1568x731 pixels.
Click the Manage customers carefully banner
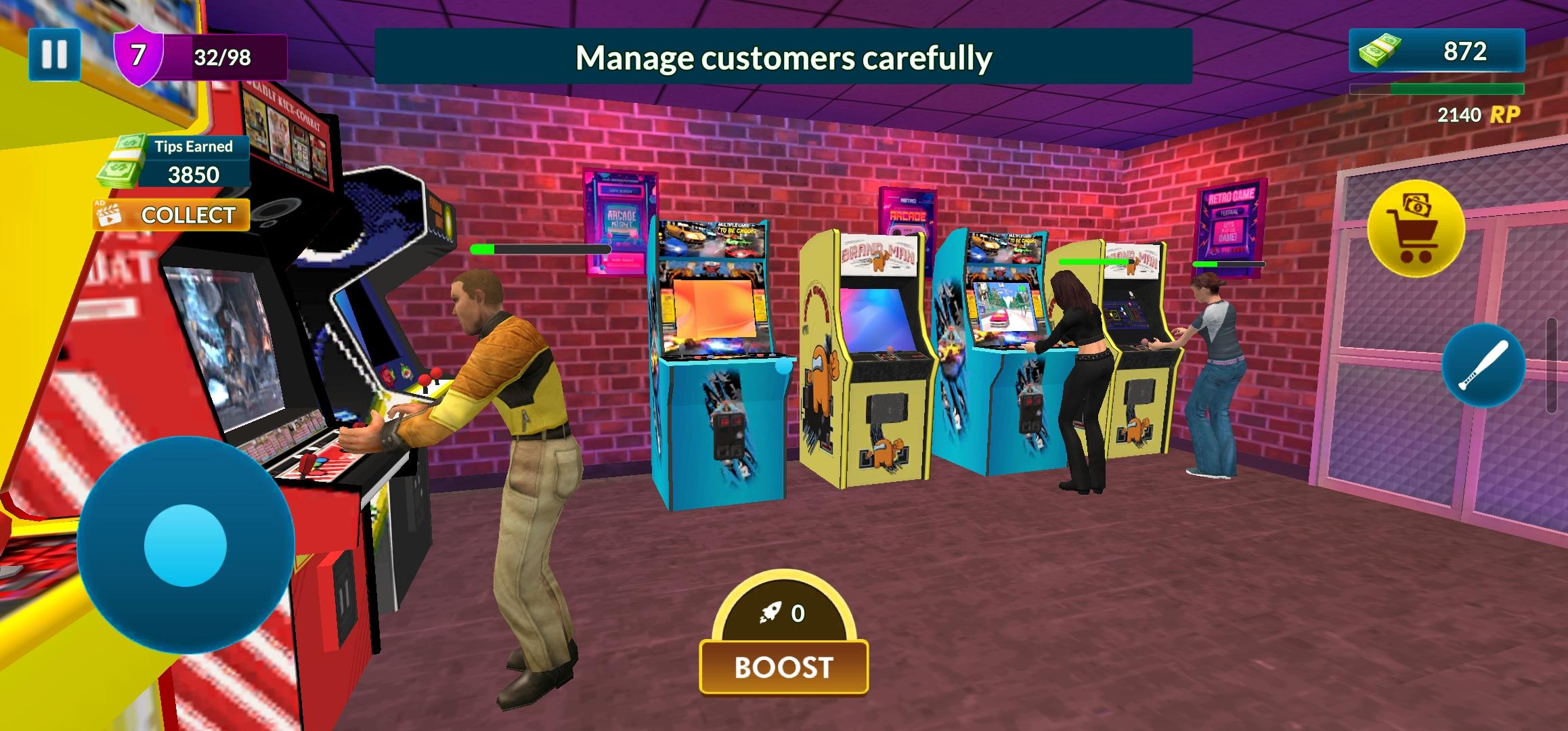click(784, 56)
